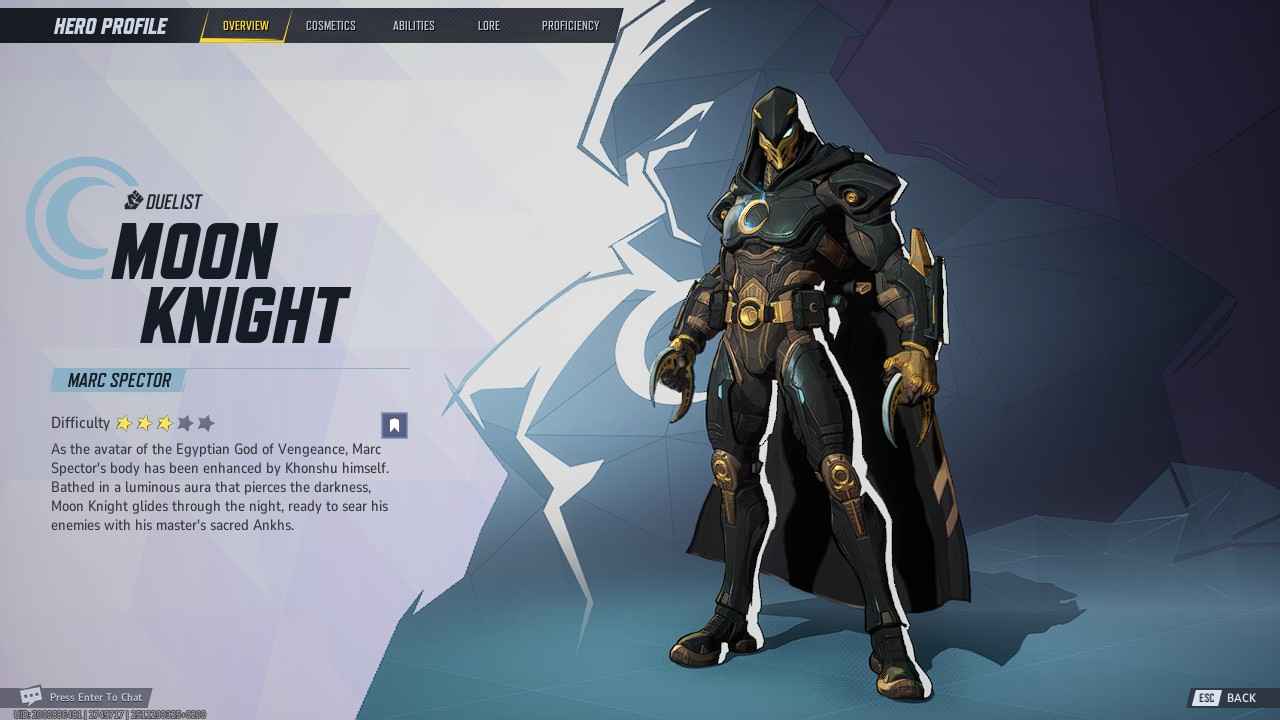Open the Proficiency tab
The height and width of the screenshot is (720, 1280).
pos(570,26)
